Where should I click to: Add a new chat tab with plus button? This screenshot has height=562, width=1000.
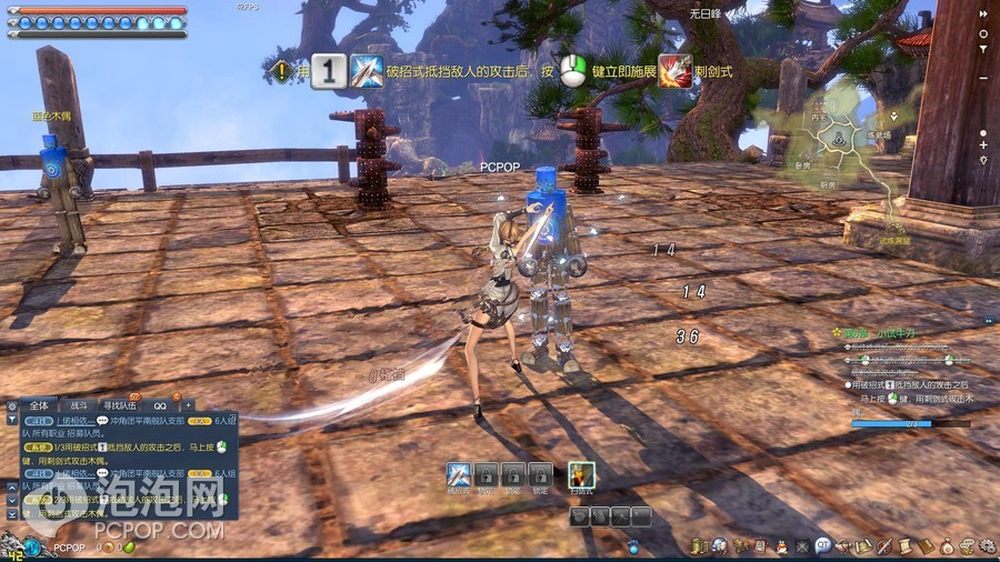(x=187, y=406)
